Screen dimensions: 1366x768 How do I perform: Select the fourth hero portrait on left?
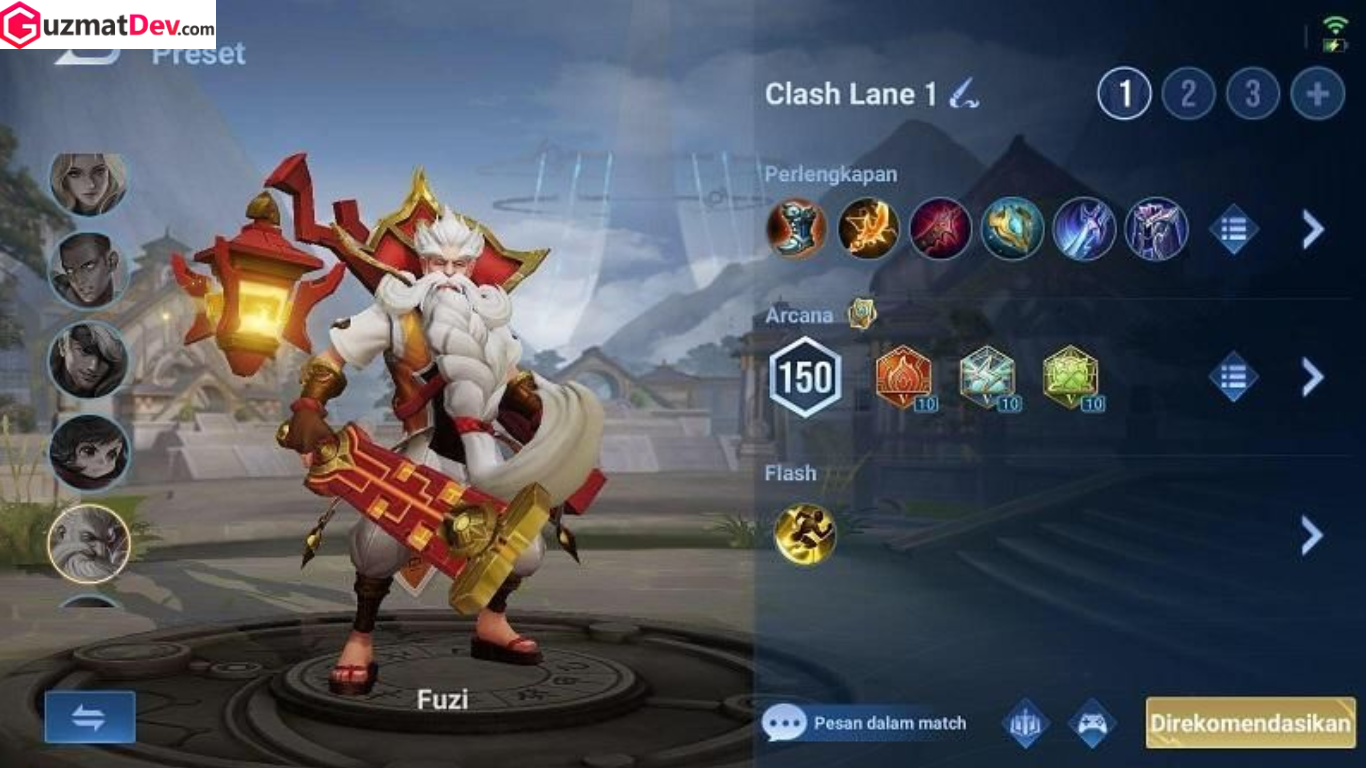(88, 452)
